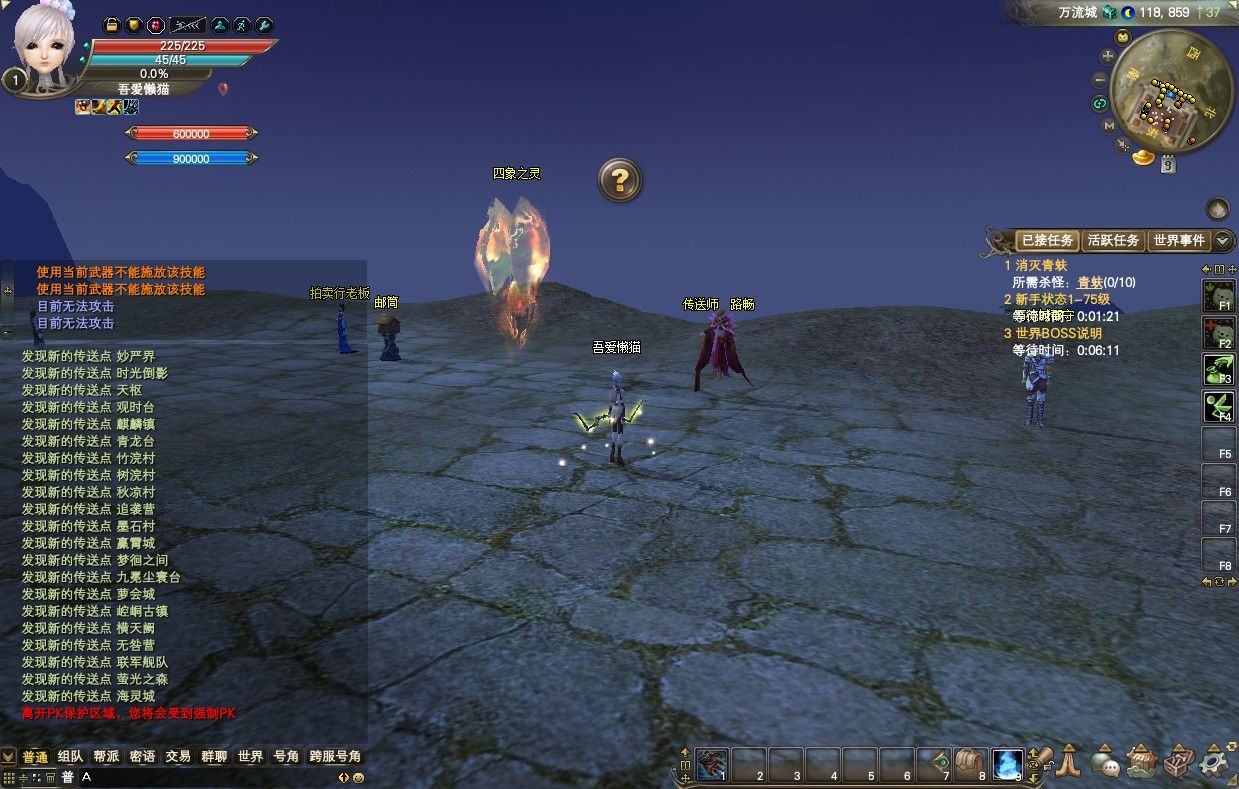Image resolution: width=1239 pixels, height=789 pixels.
Task: Open the mail envelope icon above the minimap
Action: tap(1122, 37)
